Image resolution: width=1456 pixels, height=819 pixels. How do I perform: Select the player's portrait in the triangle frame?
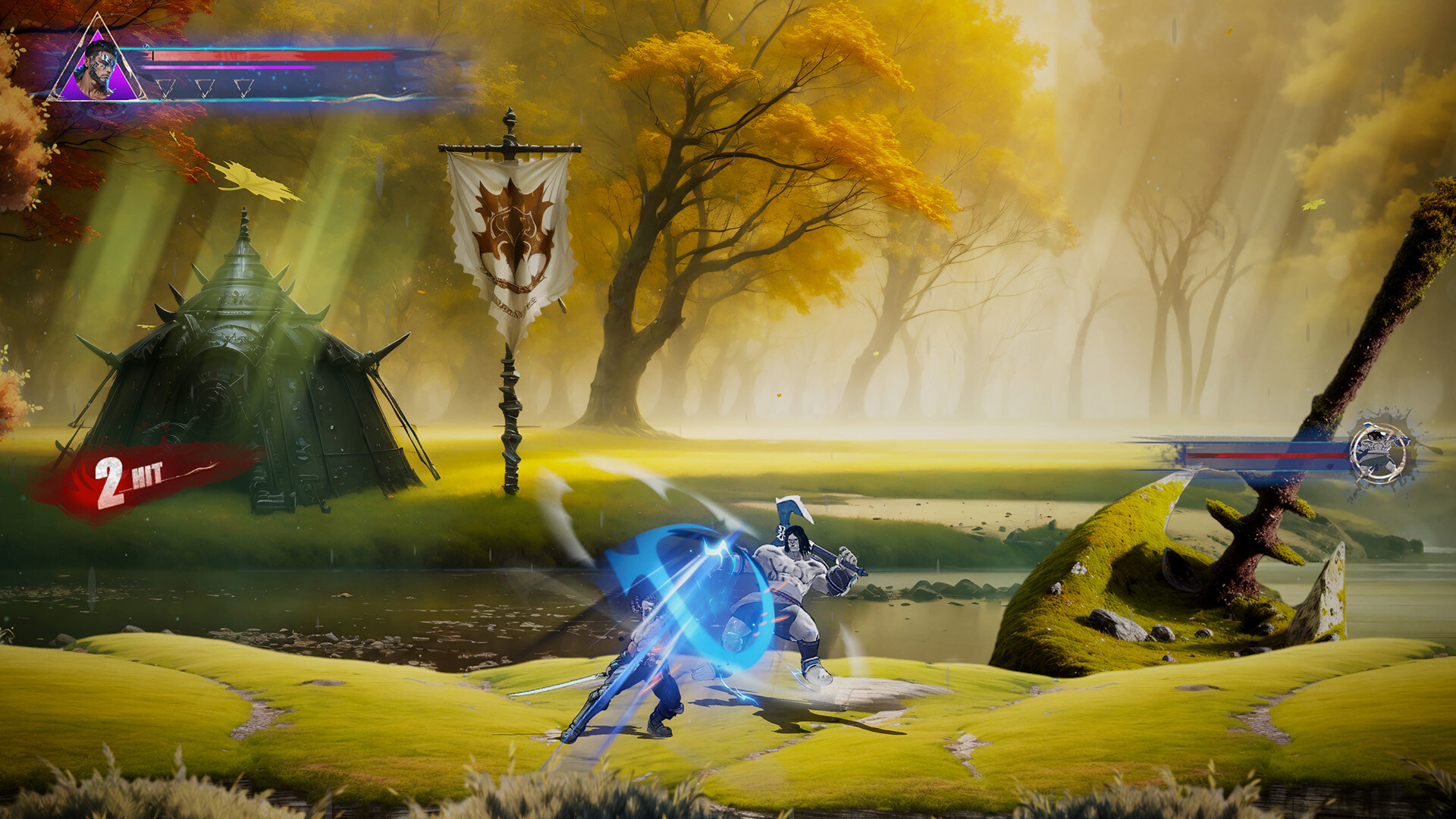pyautogui.click(x=97, y=67)
